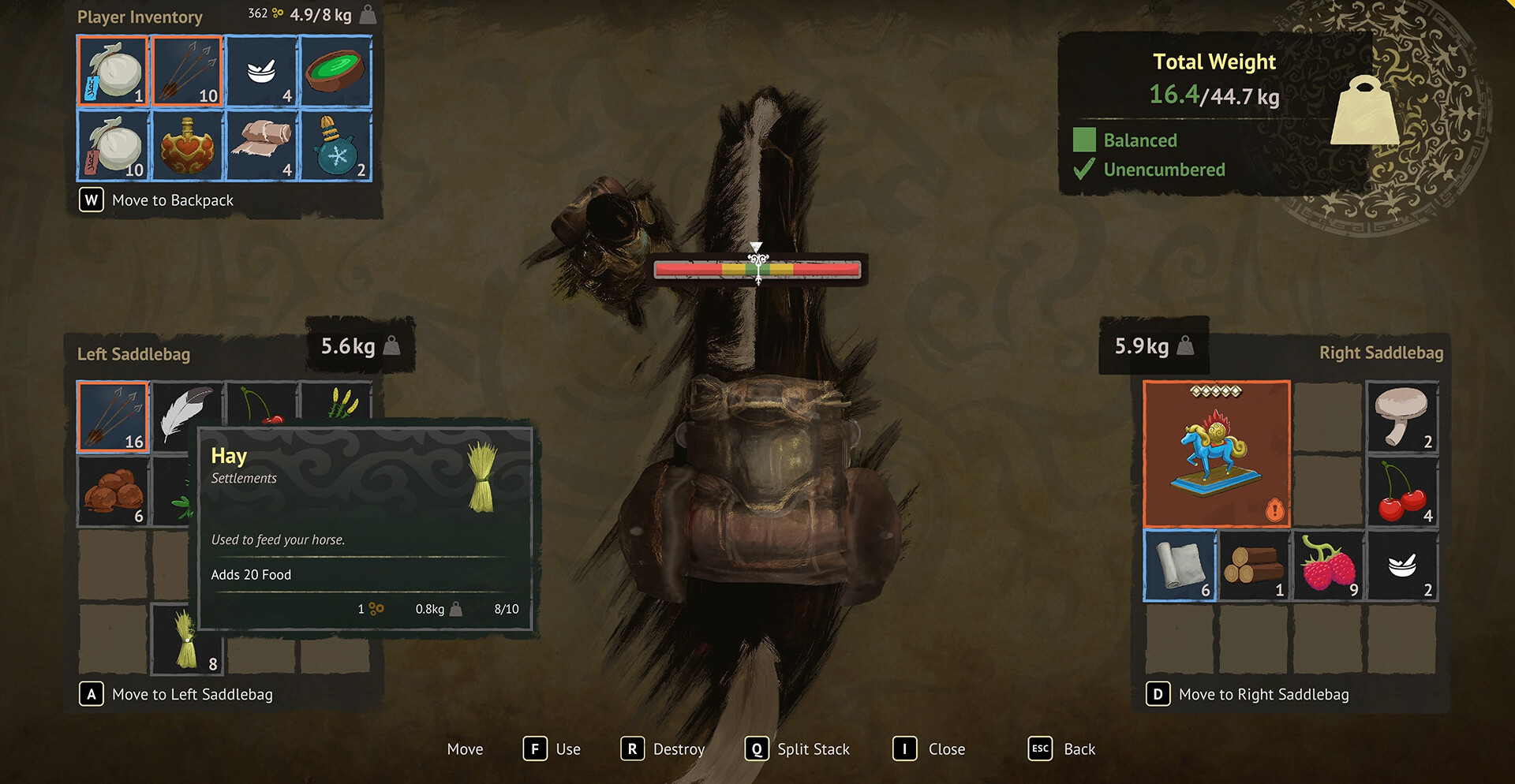Select the frost potion with snowflake

pyautogui.click(x=335, y=146)
